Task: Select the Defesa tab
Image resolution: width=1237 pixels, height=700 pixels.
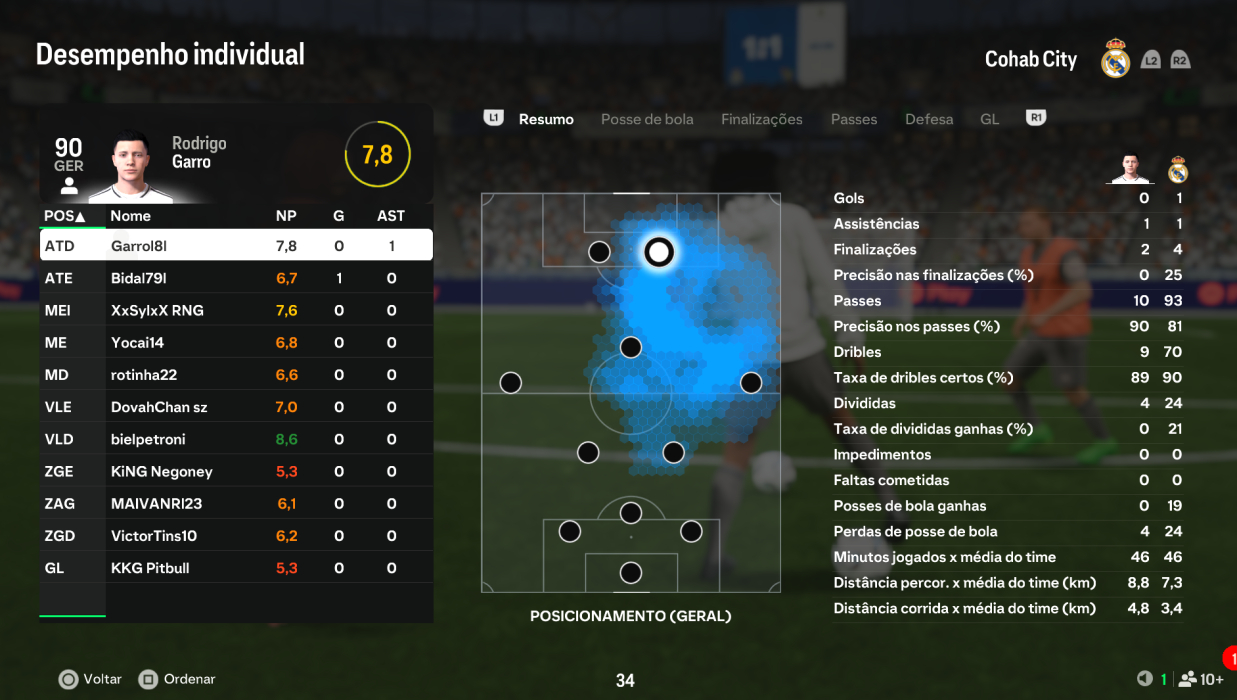Action: point(929,119)
